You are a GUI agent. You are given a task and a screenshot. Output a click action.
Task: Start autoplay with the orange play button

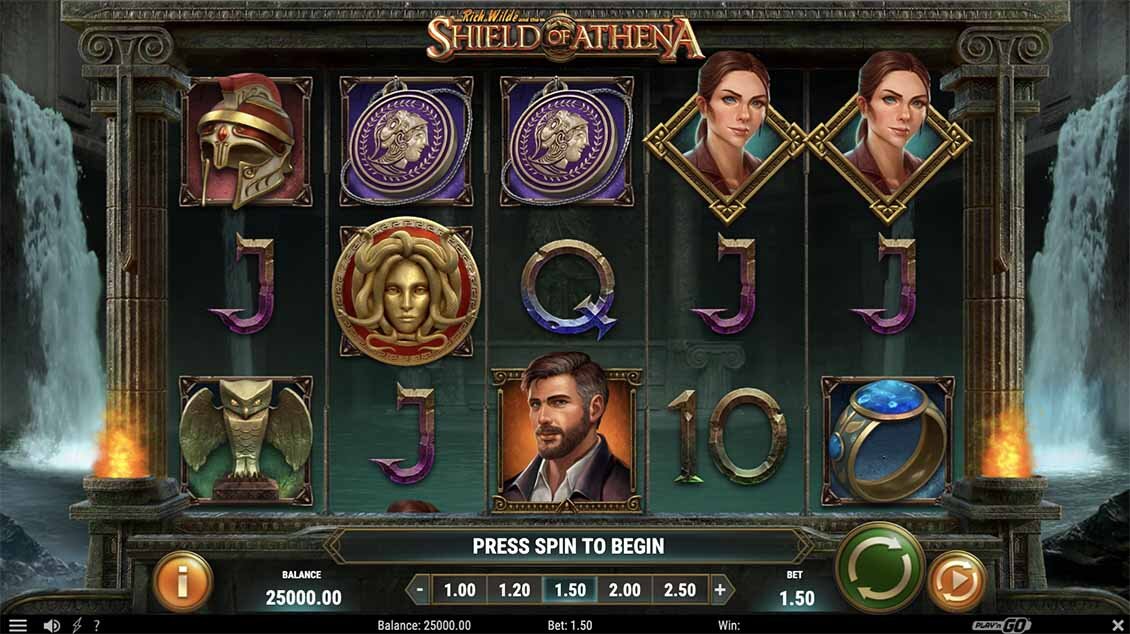pyautogui.click(x=956, y=581)
